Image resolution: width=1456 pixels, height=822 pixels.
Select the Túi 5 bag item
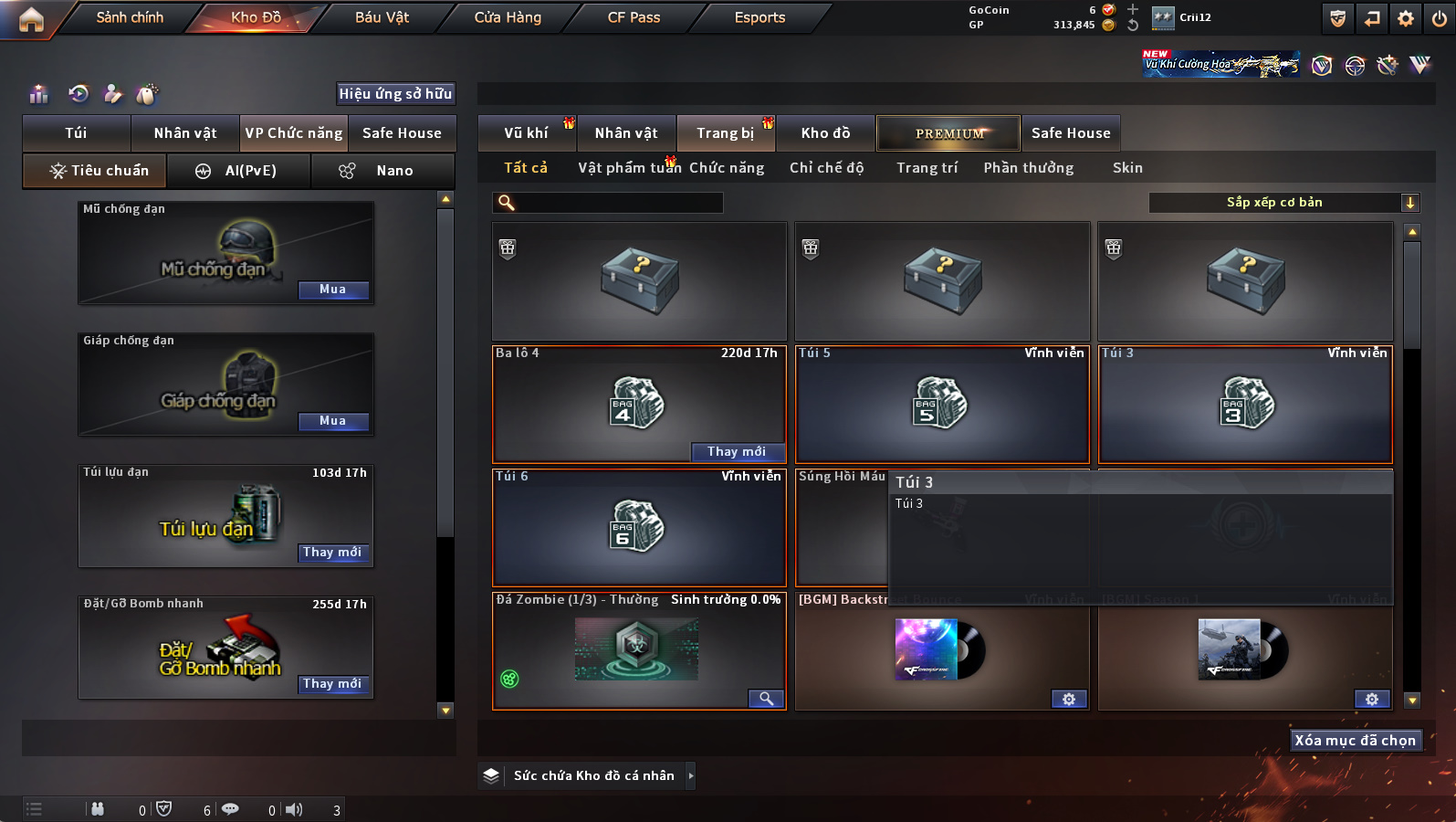coord(942,404)
